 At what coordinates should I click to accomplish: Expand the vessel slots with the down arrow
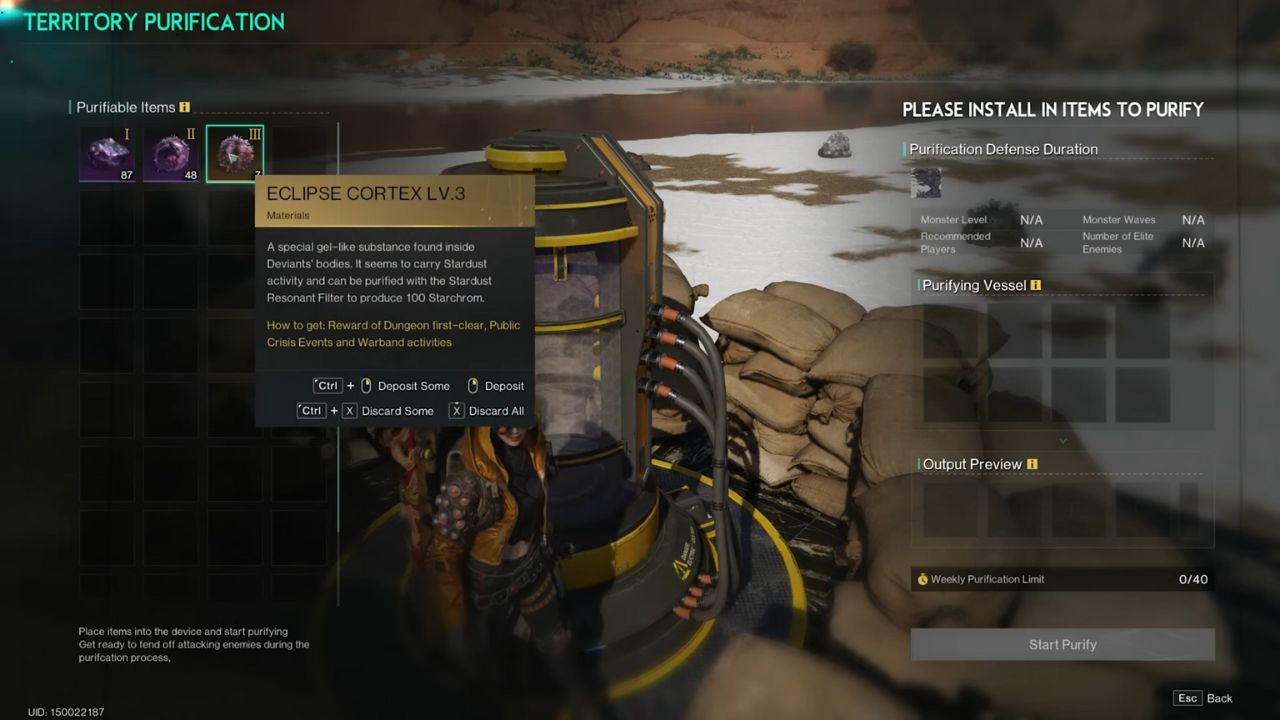coord(1063,441)
